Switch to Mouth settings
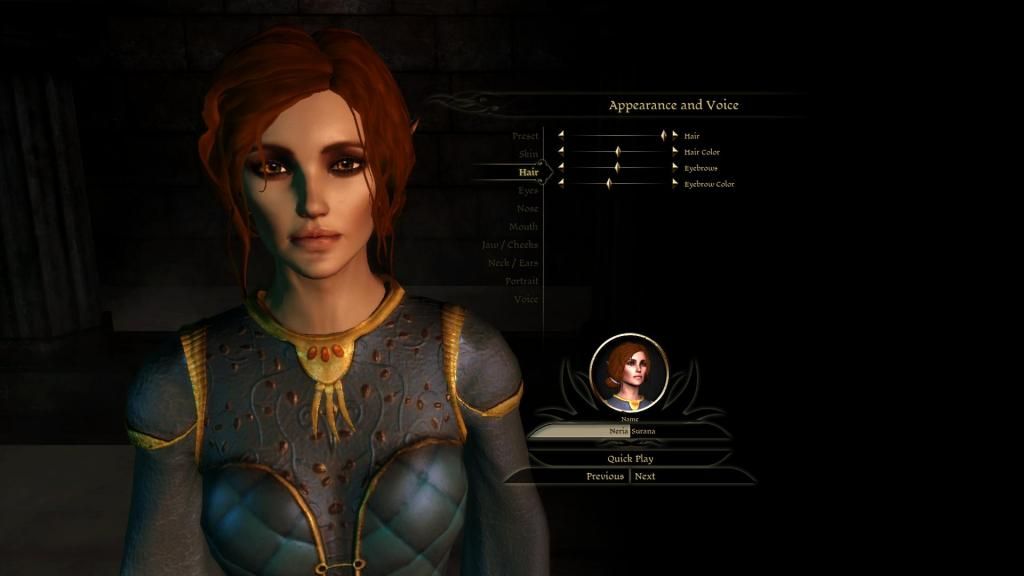Image resolution: width=1024 pixels, height=576 pixels. [x=524, y=226]
